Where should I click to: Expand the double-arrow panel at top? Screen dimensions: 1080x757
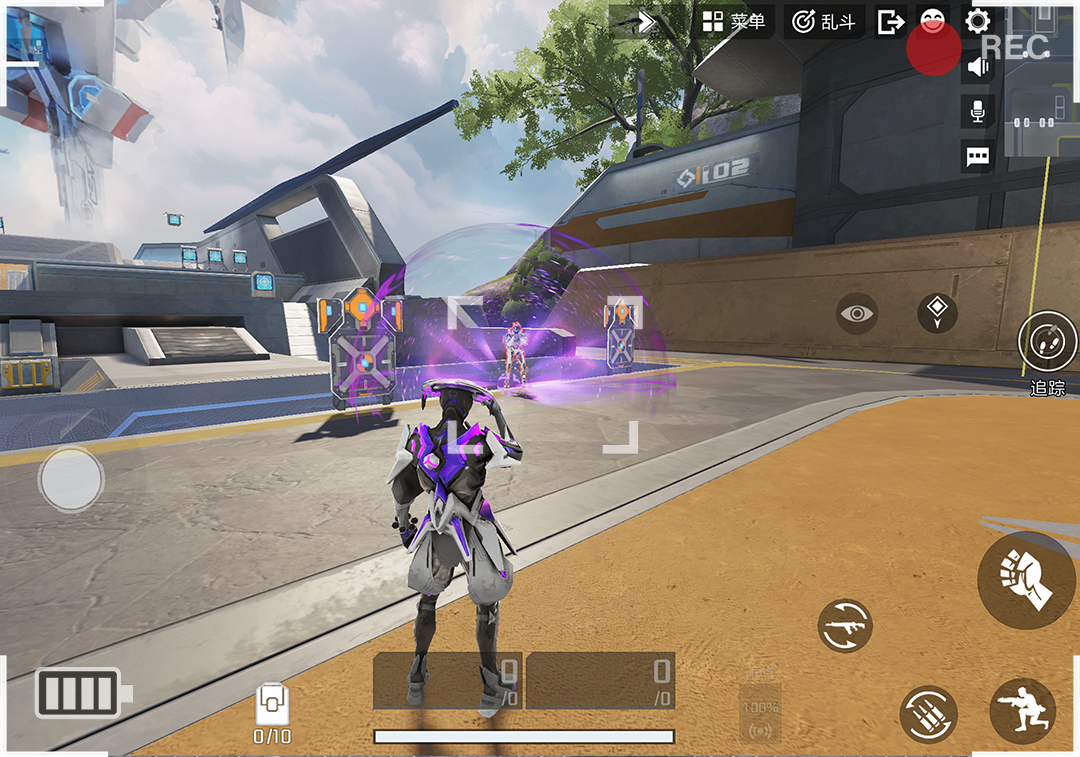(x=646, y=22)
